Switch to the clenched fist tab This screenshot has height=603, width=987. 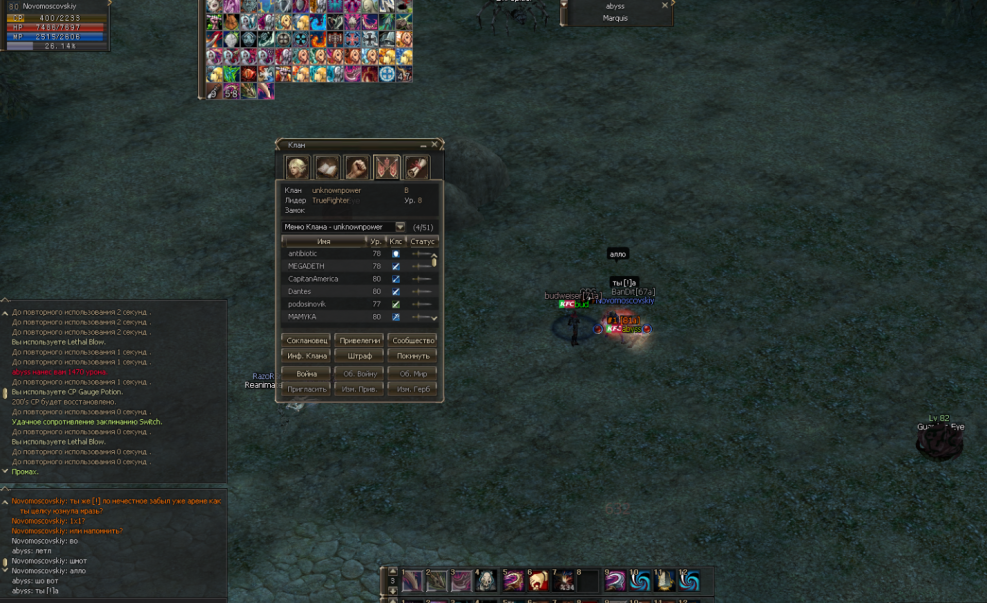click(x=357, y=167)
